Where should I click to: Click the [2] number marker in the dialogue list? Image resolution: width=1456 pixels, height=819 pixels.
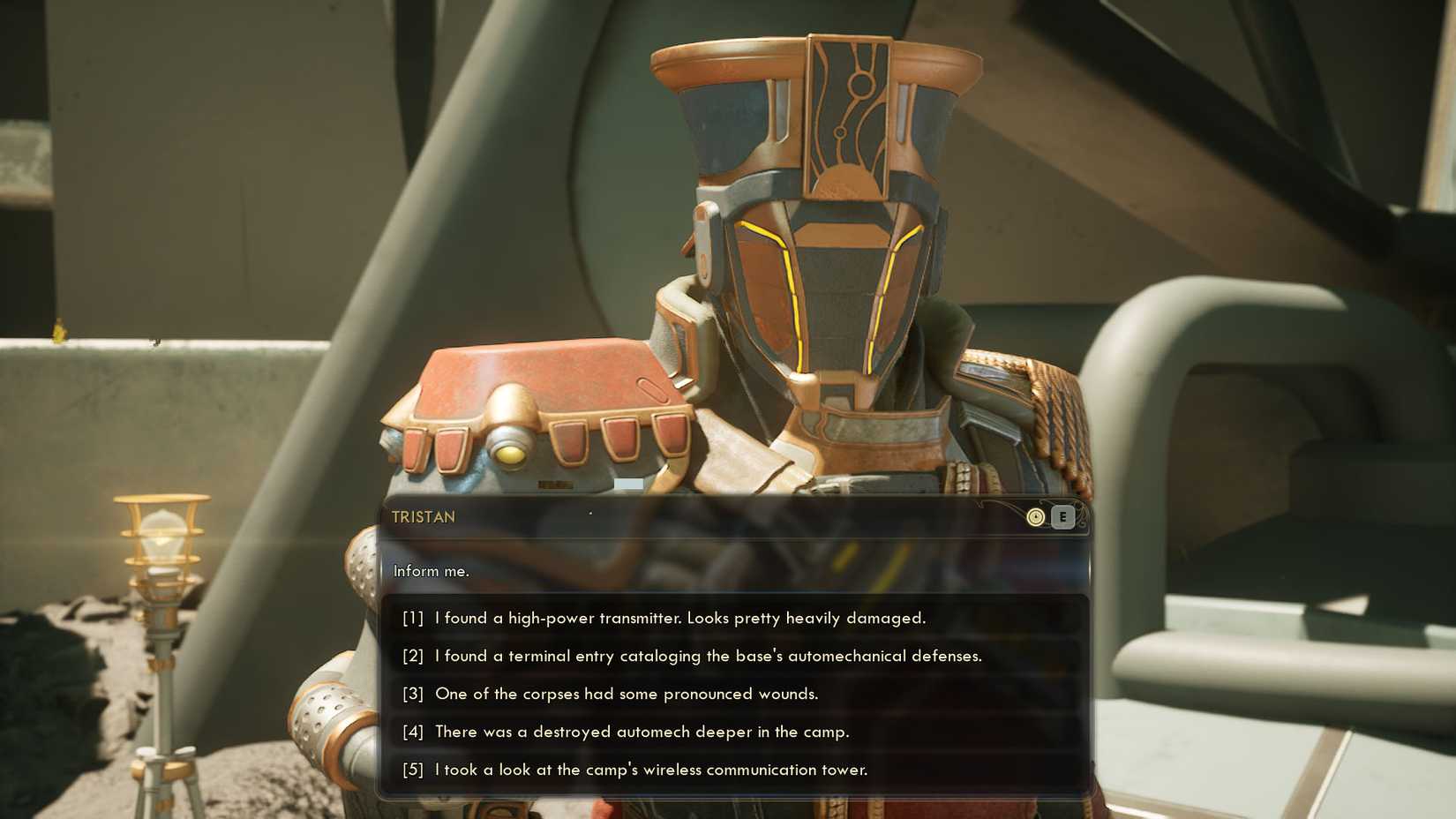coord(415,657)
